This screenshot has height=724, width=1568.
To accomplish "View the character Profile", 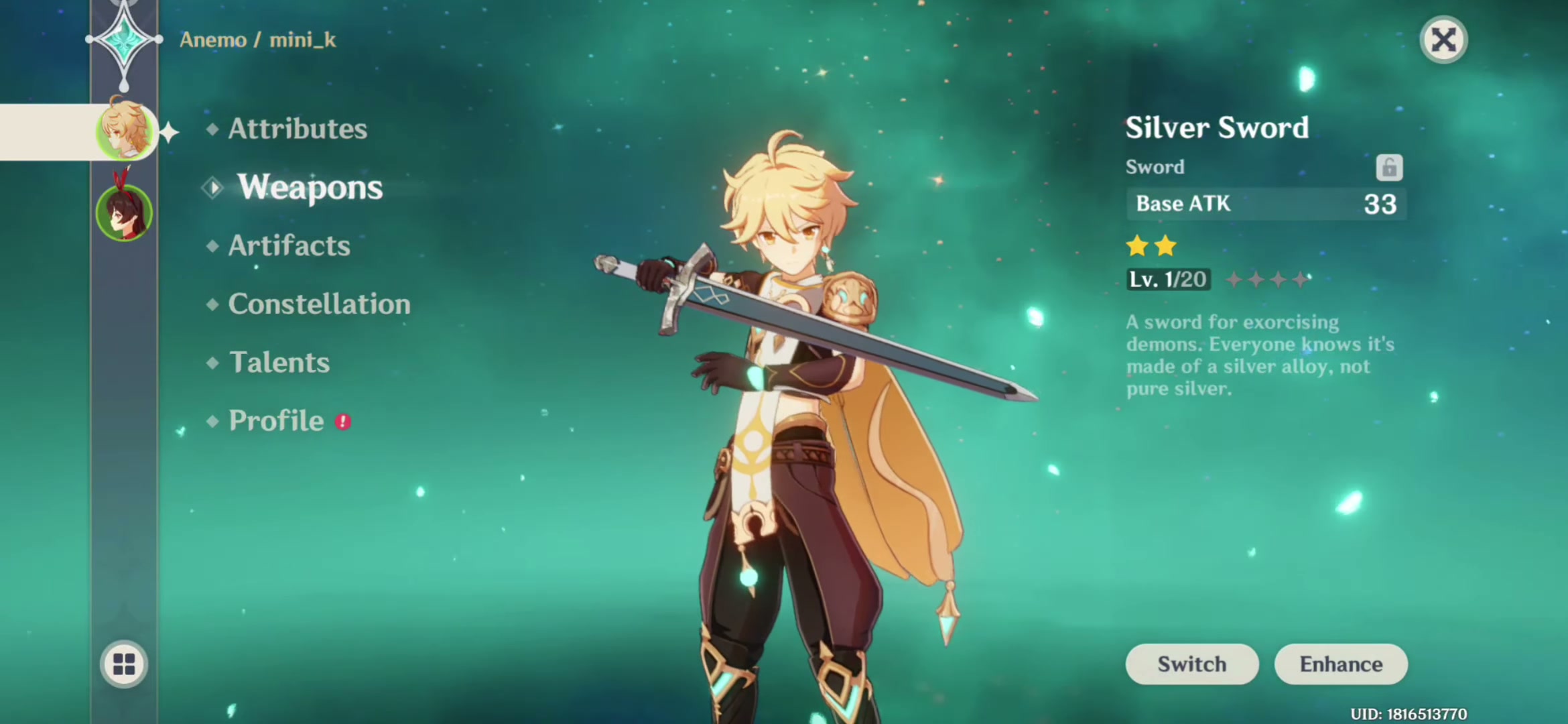I will pos(276,421).
